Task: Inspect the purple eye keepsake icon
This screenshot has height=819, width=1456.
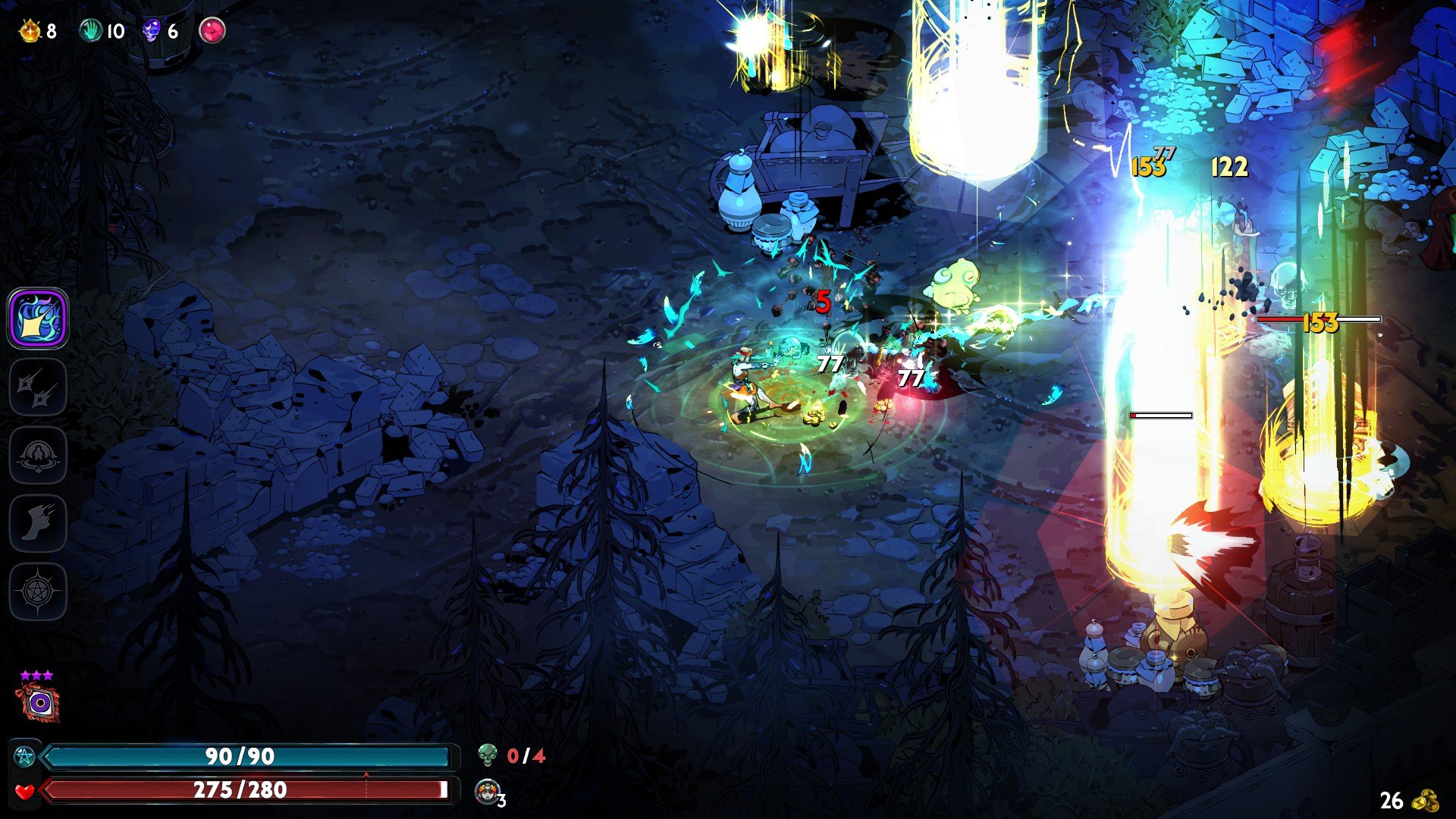Action: (x=39, y=703)
